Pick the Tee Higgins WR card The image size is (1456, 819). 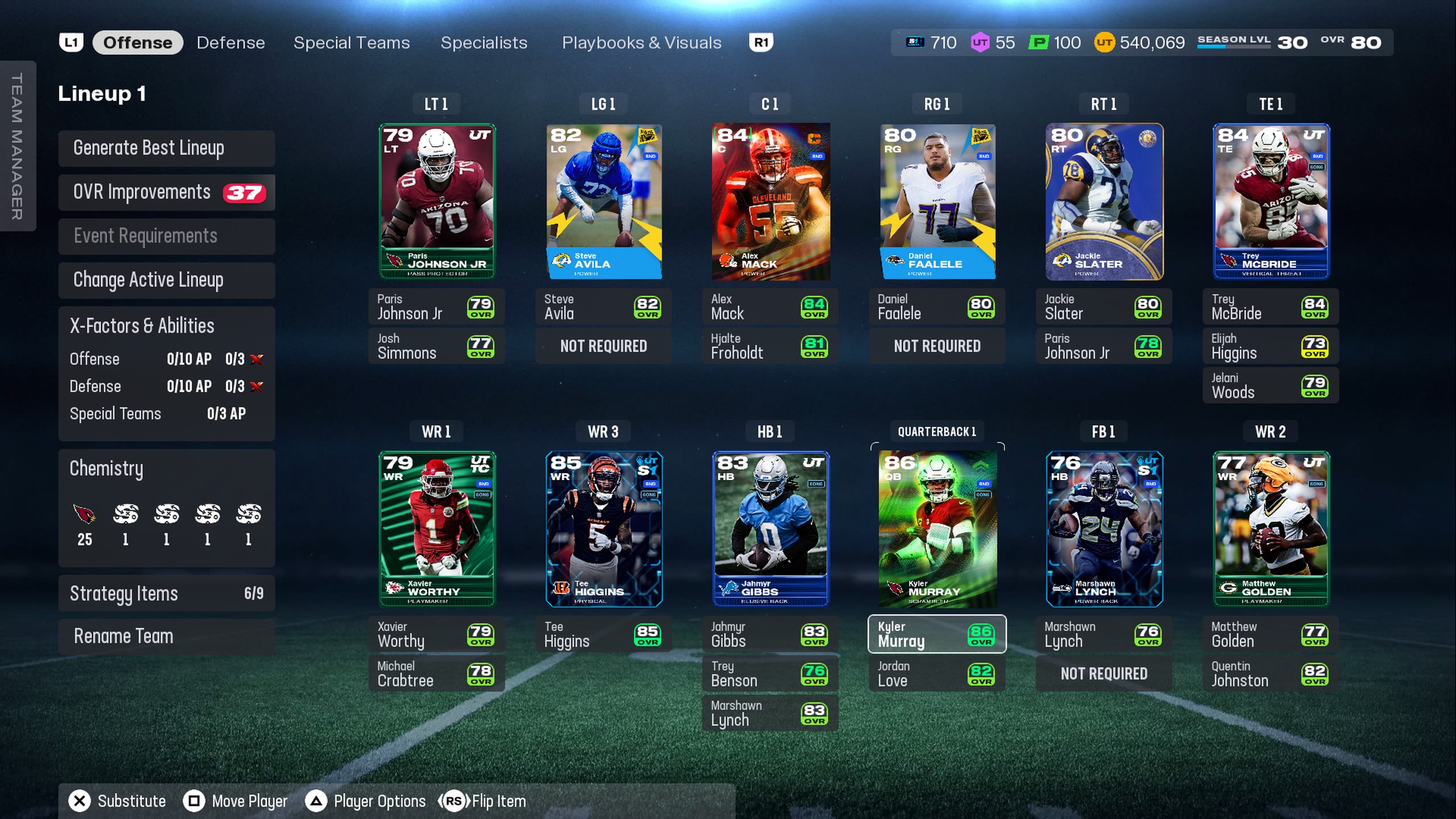[x=604, y=529]
